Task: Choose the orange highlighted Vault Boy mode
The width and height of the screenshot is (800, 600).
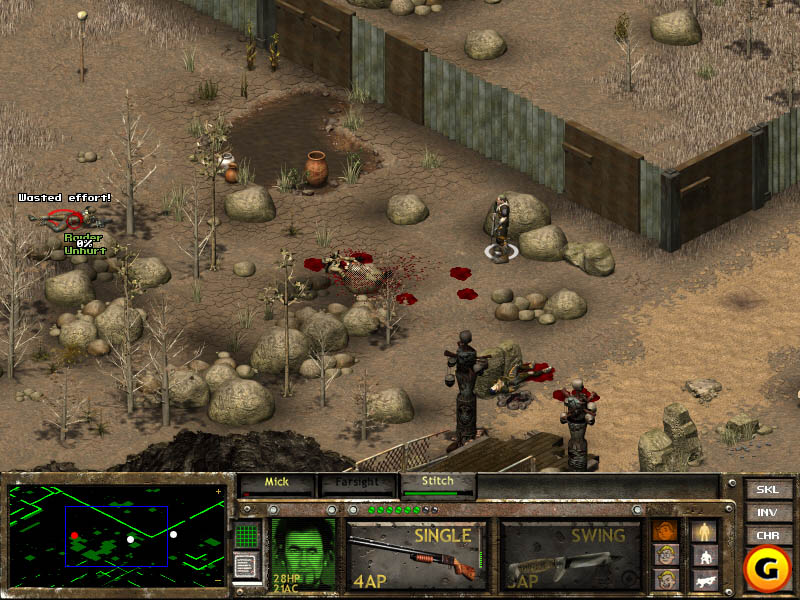Action: (x=664, y=530)
